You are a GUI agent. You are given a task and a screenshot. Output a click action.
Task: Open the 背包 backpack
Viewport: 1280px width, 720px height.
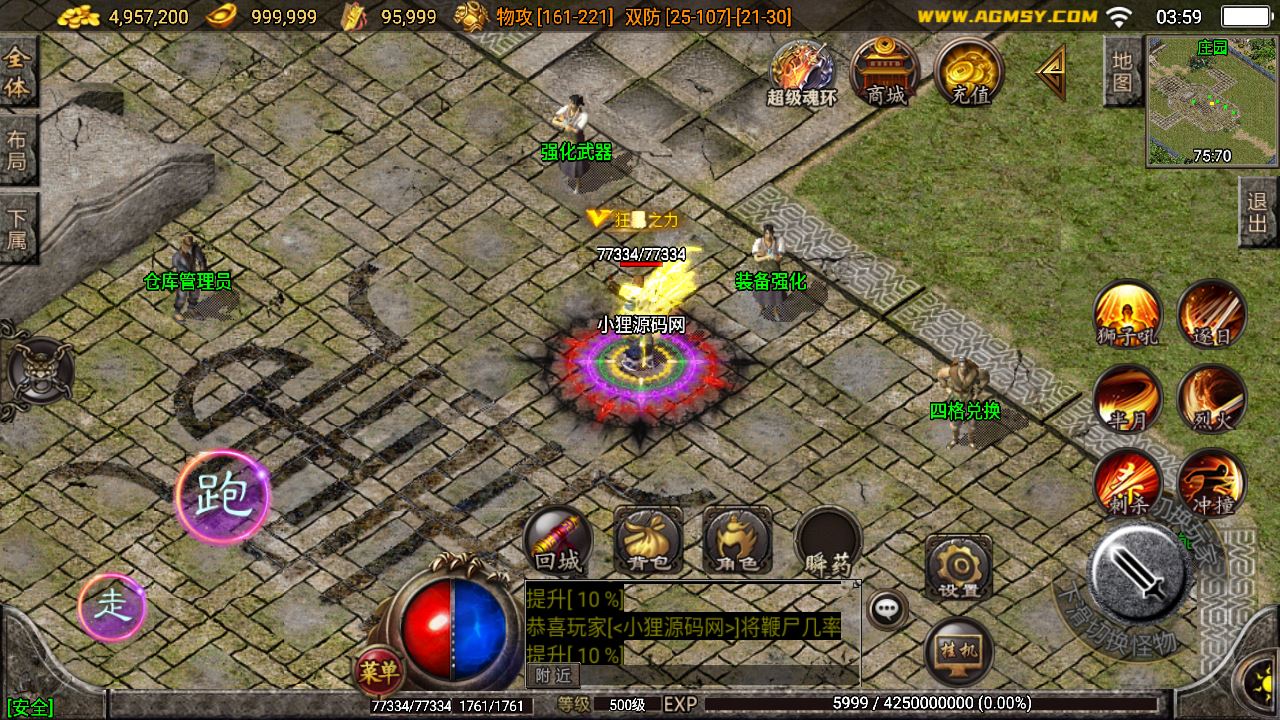pyautogui.click(x=647, y=541)
